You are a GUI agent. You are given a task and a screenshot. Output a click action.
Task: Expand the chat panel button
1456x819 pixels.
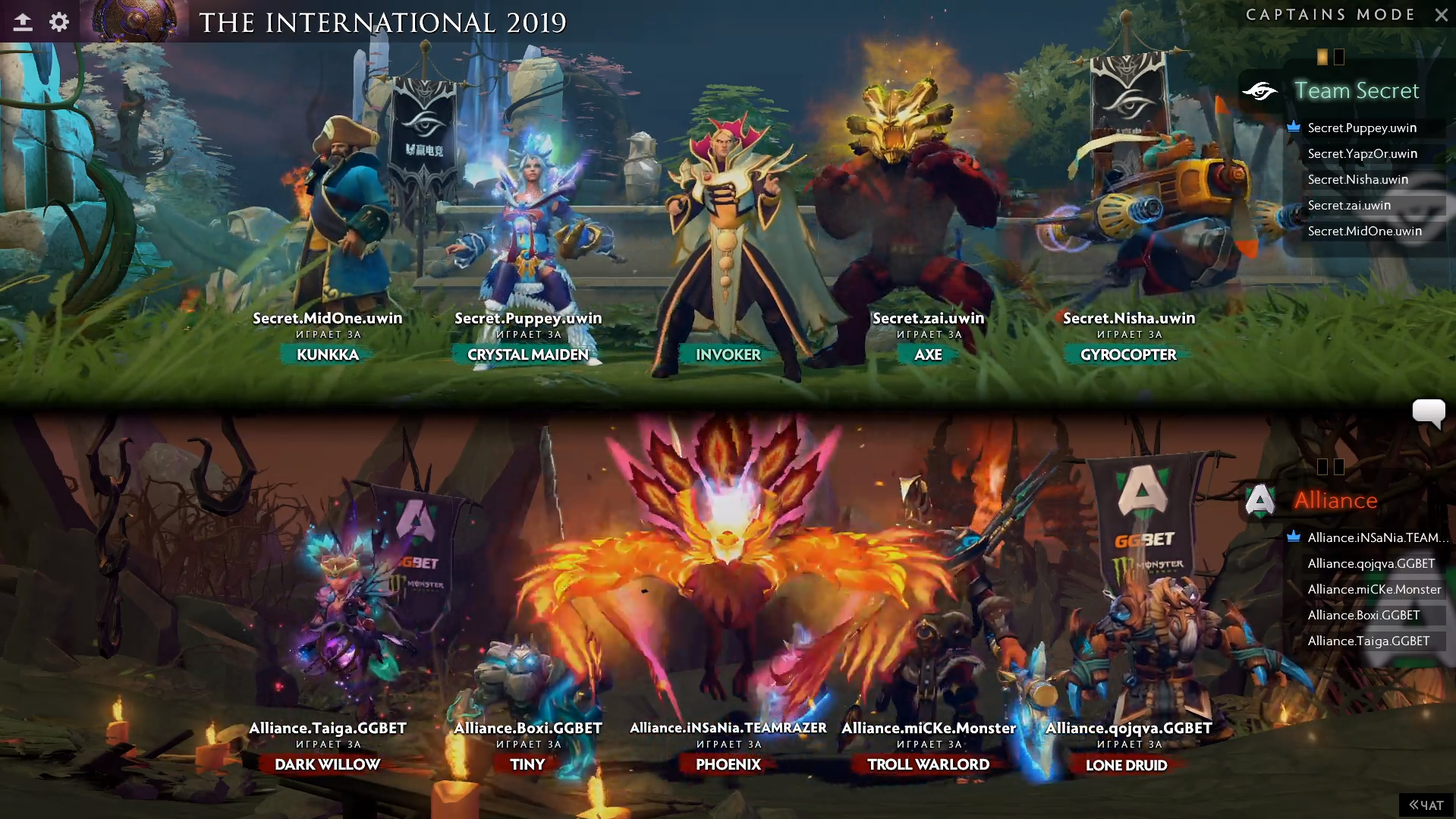coord(1426,805)
